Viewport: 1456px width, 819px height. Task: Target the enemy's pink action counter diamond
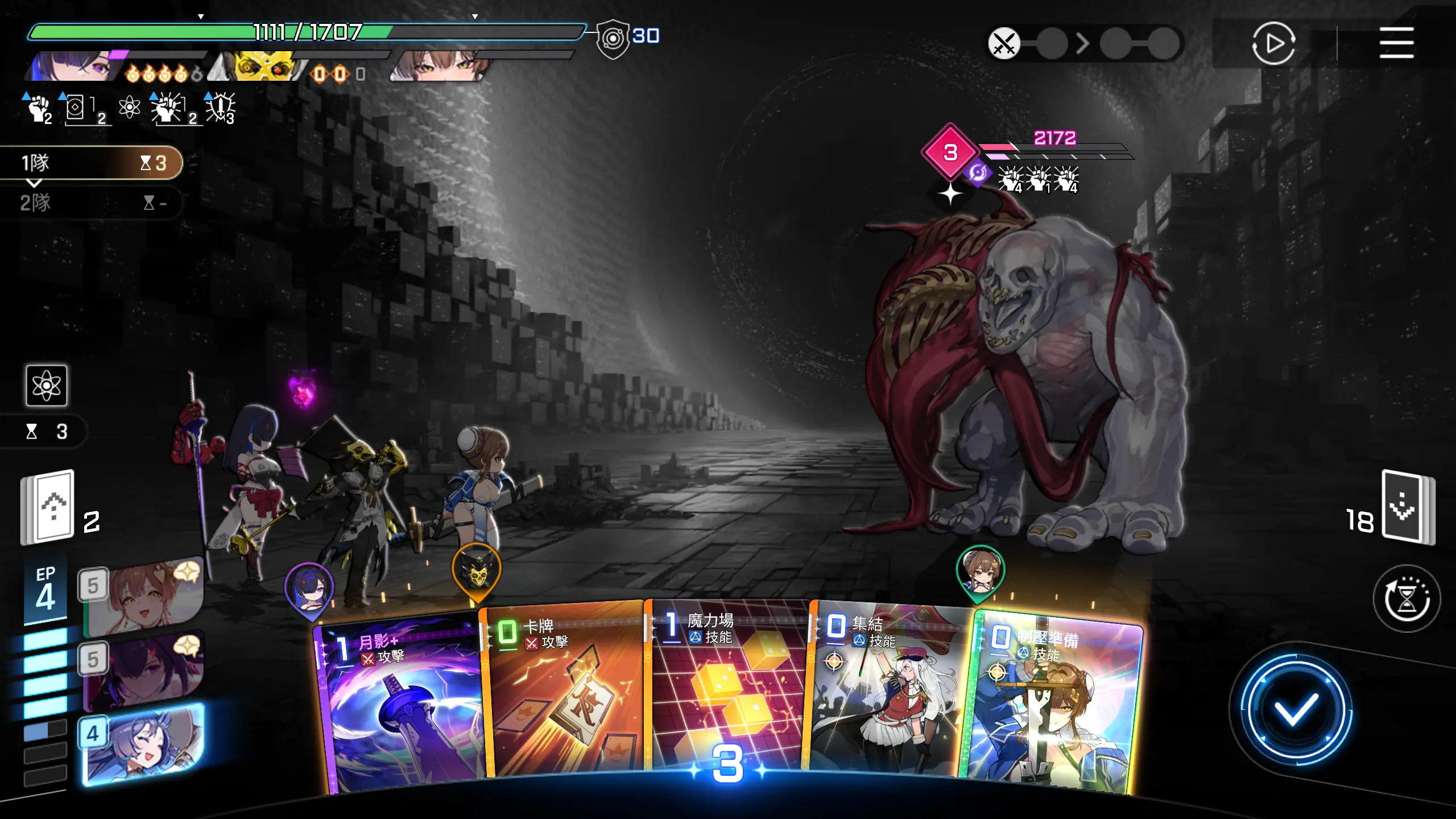click(x=950, y=152)
